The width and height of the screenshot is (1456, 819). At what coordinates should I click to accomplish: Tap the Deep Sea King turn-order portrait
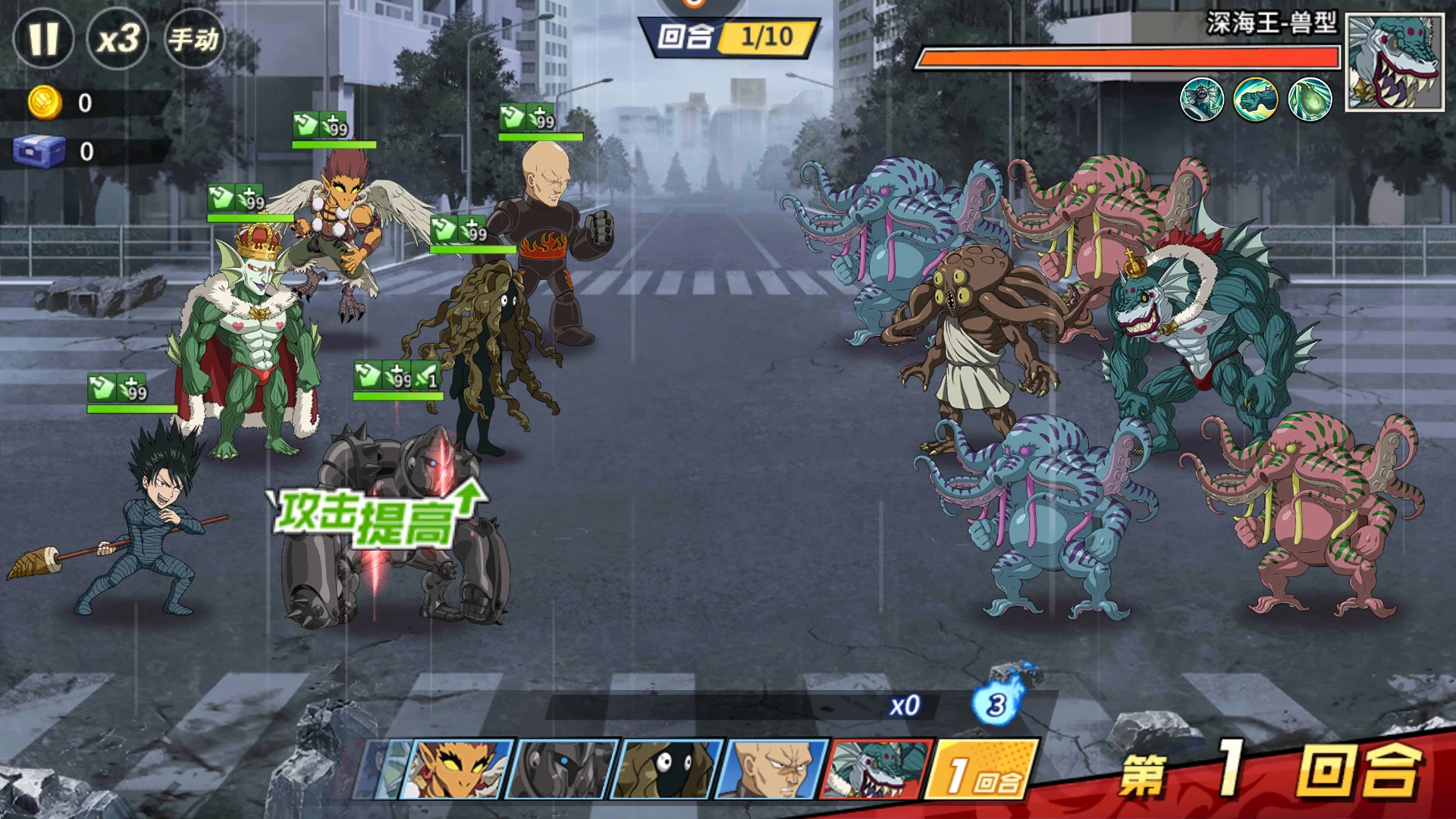(878, 770)
